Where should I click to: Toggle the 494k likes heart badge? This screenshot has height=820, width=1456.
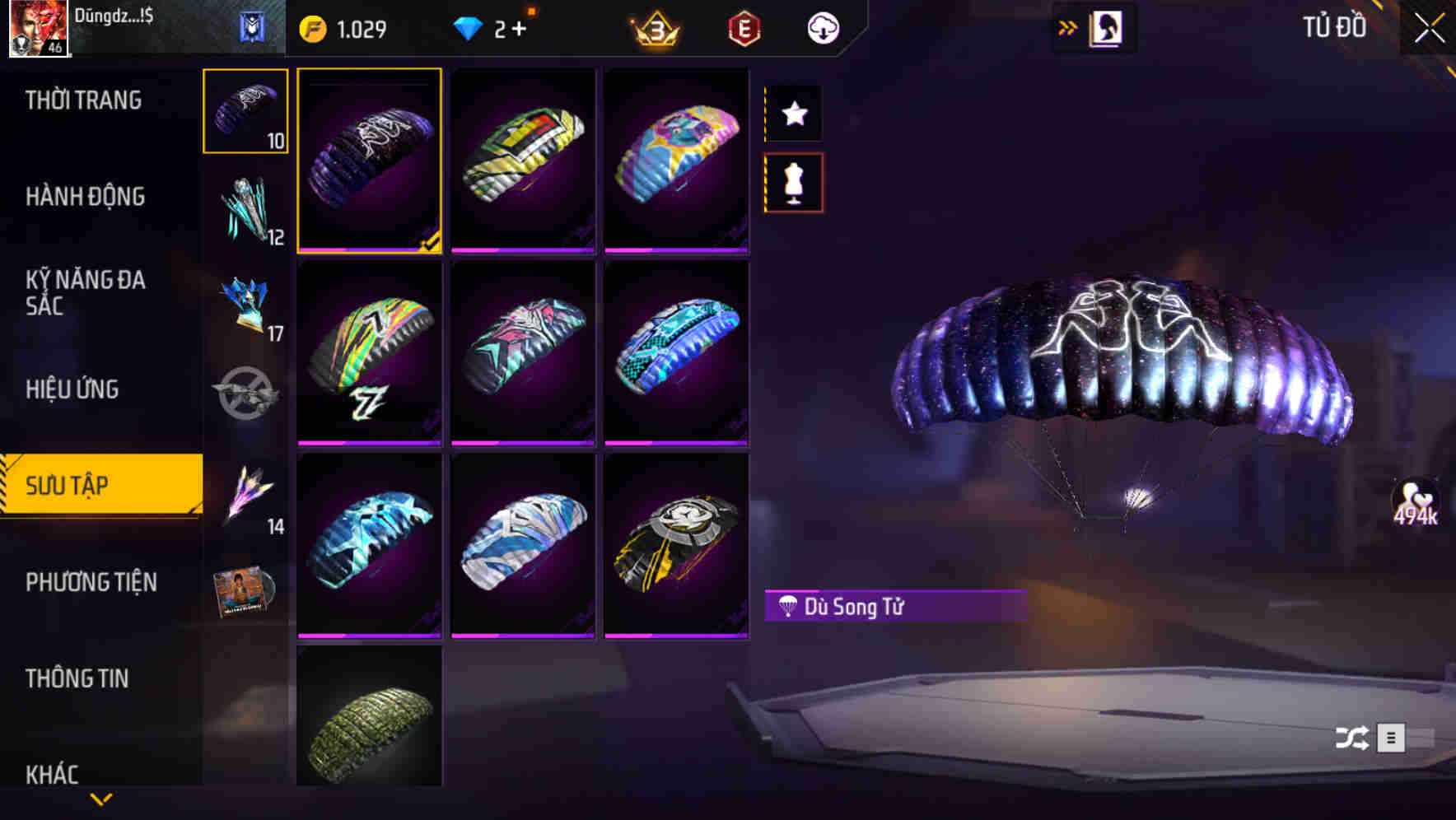click(x=1416, y=502)
